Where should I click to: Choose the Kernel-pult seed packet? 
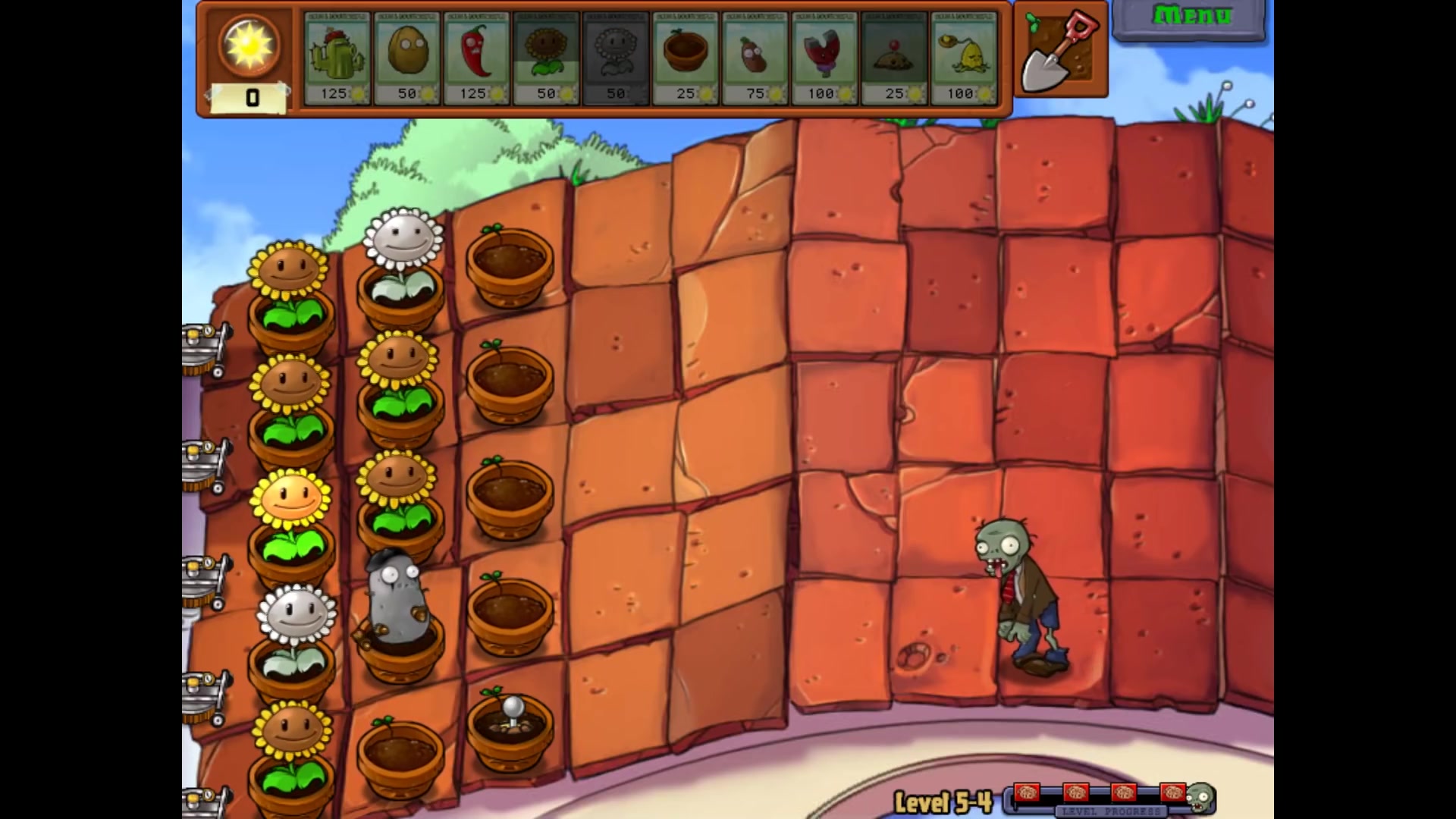965,58
